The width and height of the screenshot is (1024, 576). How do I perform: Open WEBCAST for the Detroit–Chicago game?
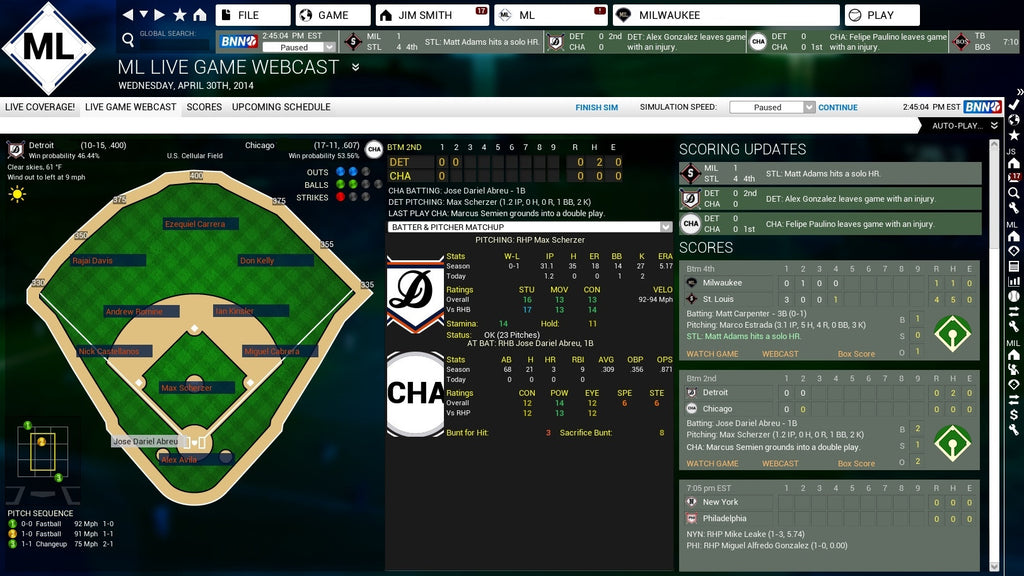(780, 463)
